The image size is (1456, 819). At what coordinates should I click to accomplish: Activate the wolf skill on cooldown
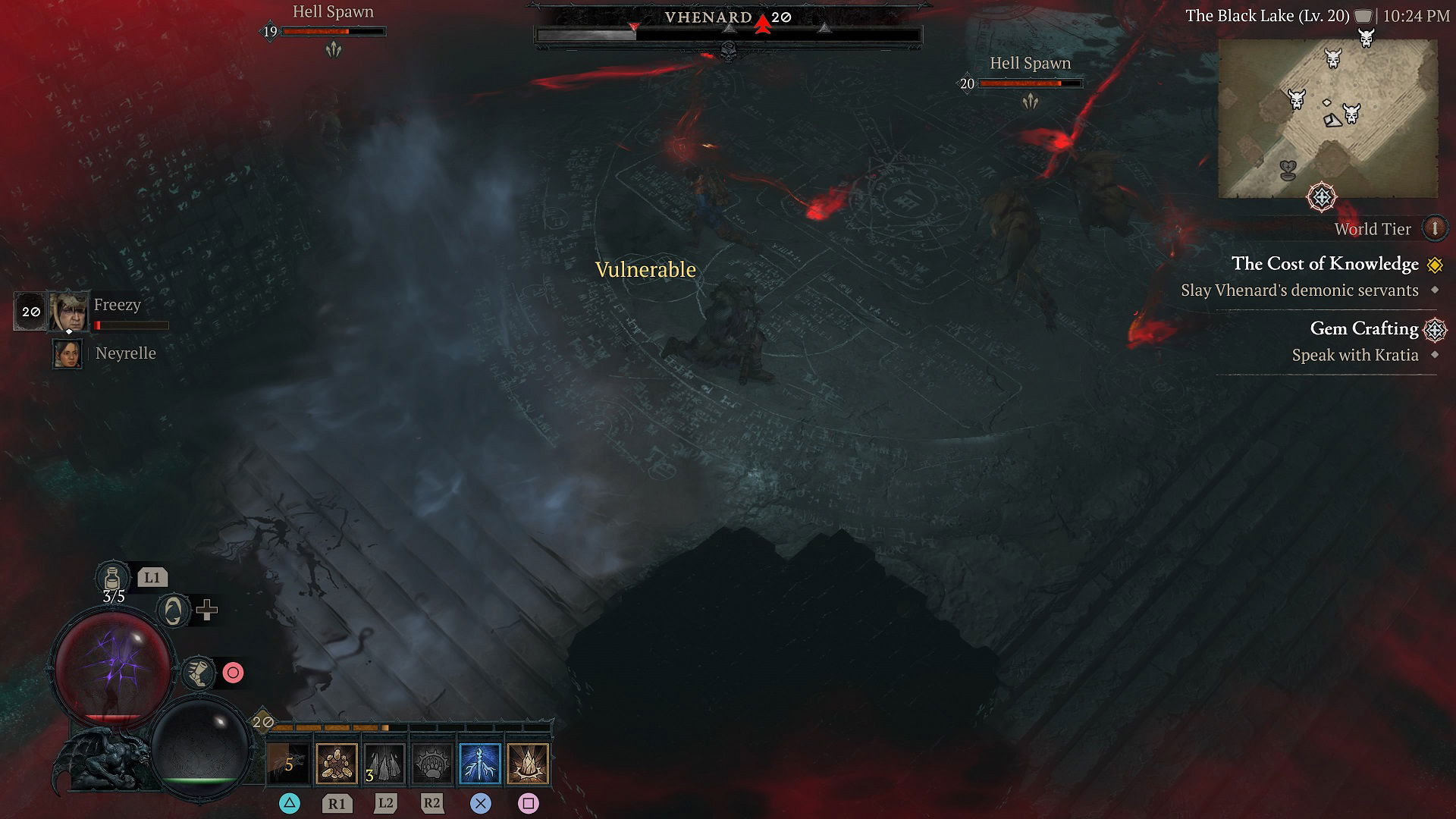(288, 763)
